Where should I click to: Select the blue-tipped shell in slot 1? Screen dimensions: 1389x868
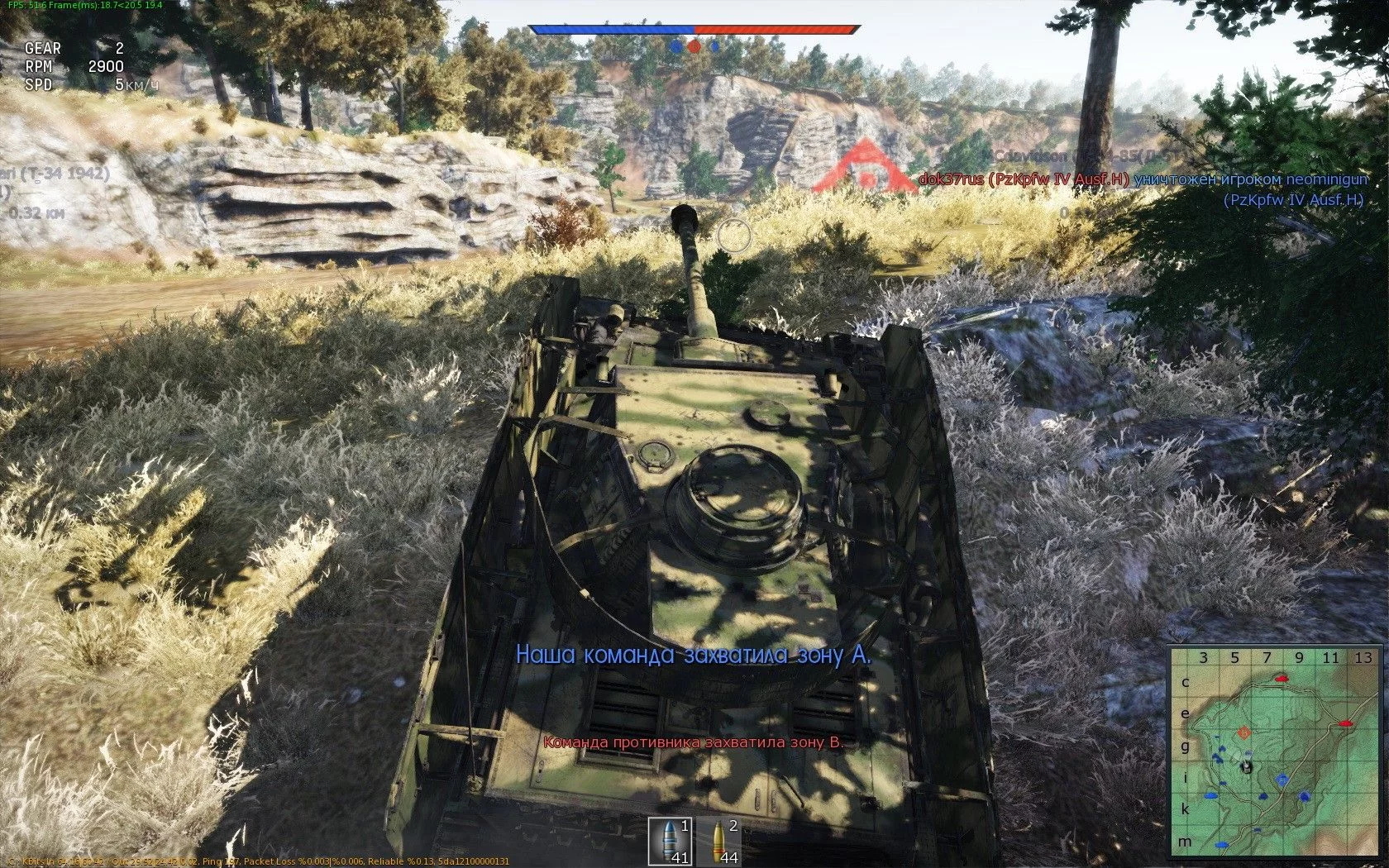coord(670,842)
